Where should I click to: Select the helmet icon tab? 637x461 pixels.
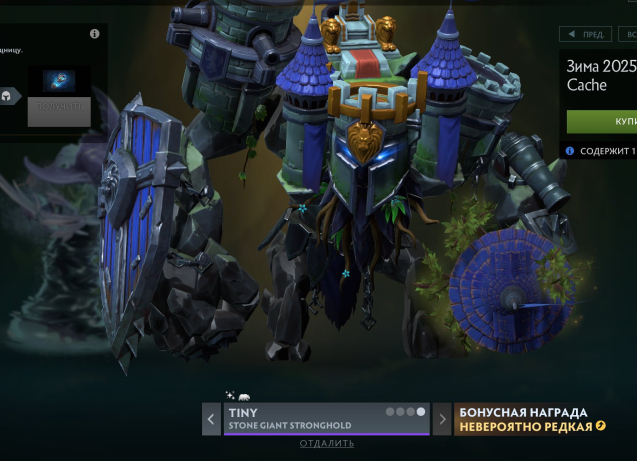pos(8,97)
